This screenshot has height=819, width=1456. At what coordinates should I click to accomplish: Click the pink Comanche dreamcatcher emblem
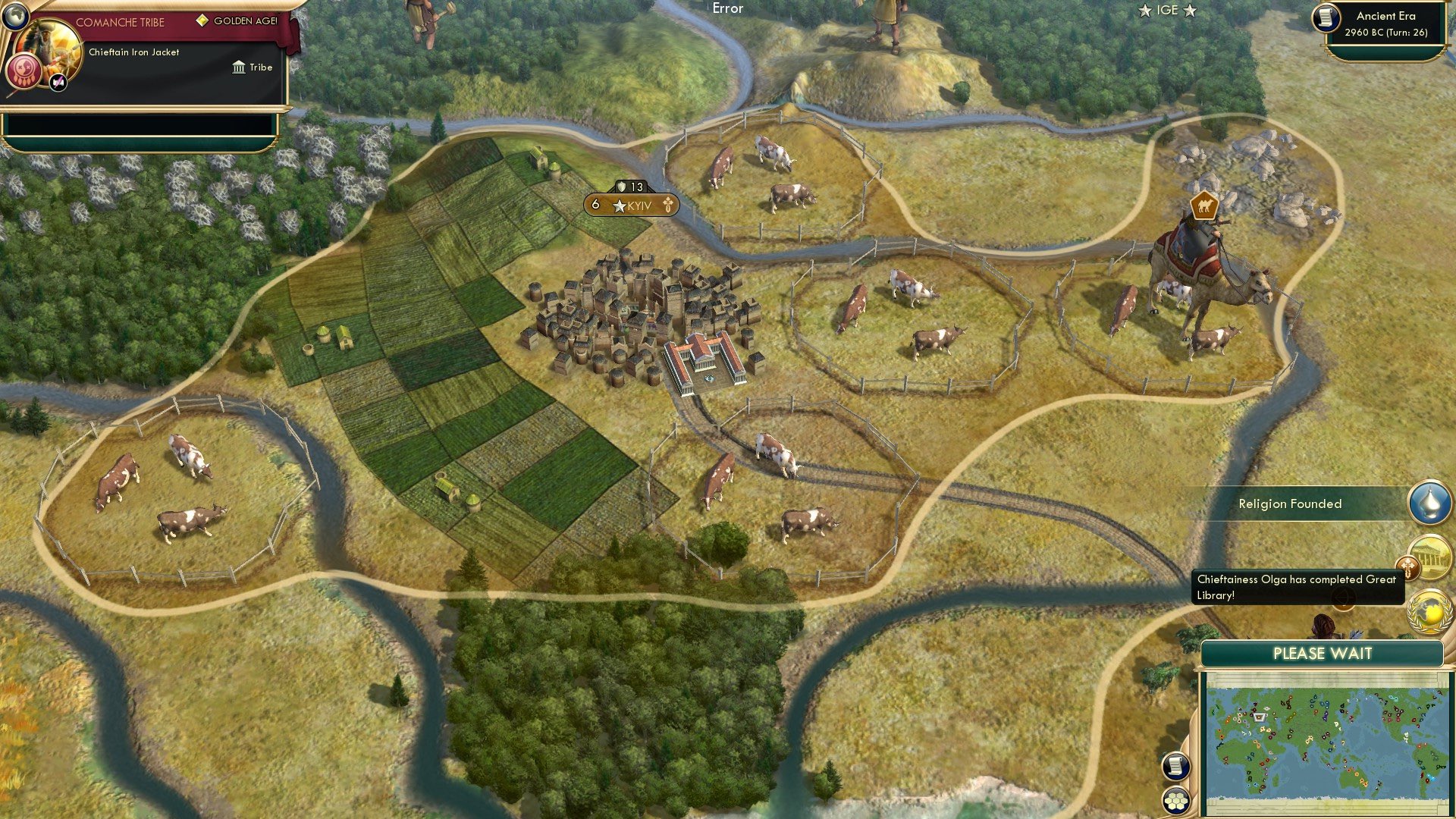(x=24, y=71)
